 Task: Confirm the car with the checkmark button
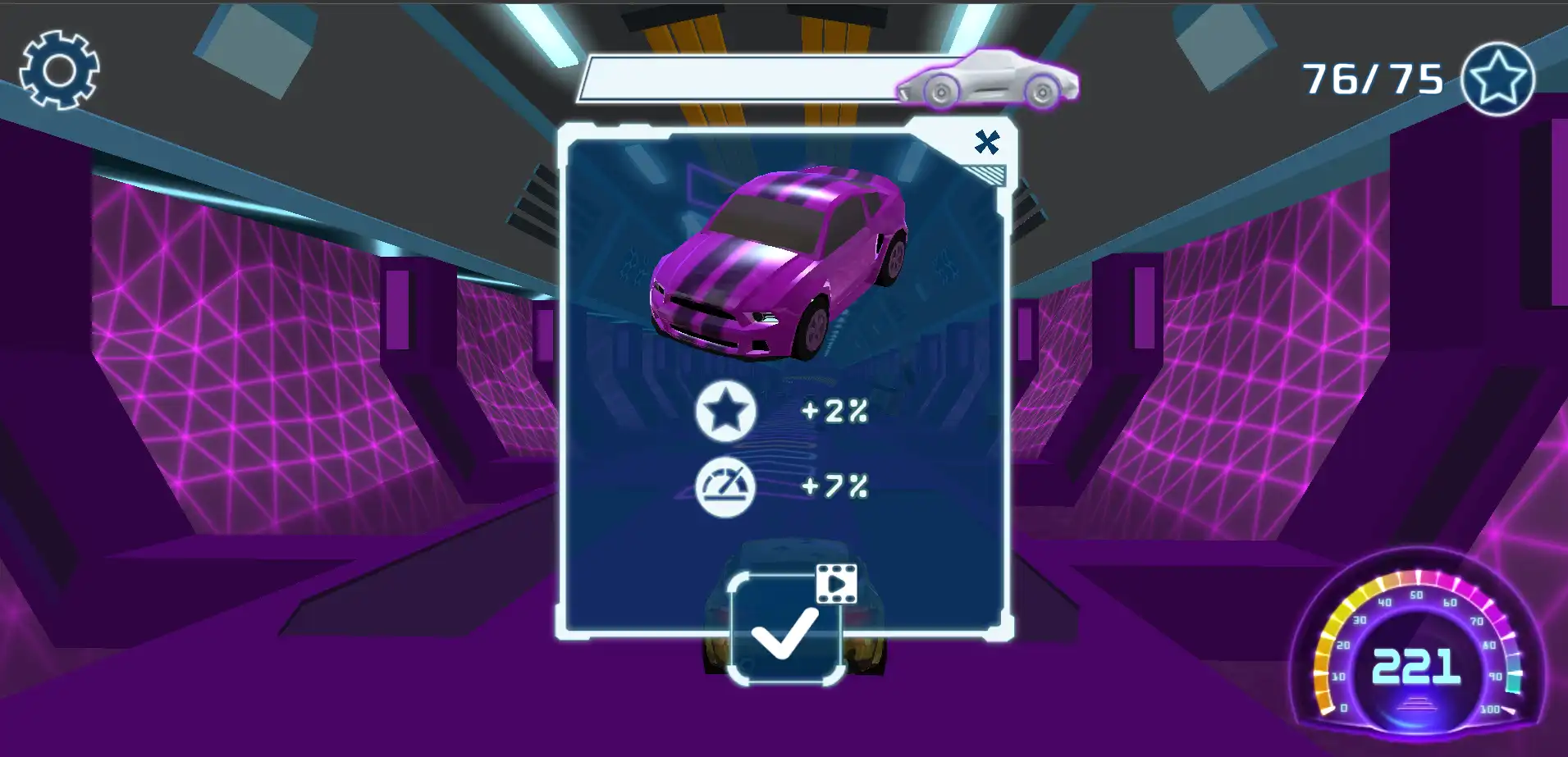tap(785, 630)
